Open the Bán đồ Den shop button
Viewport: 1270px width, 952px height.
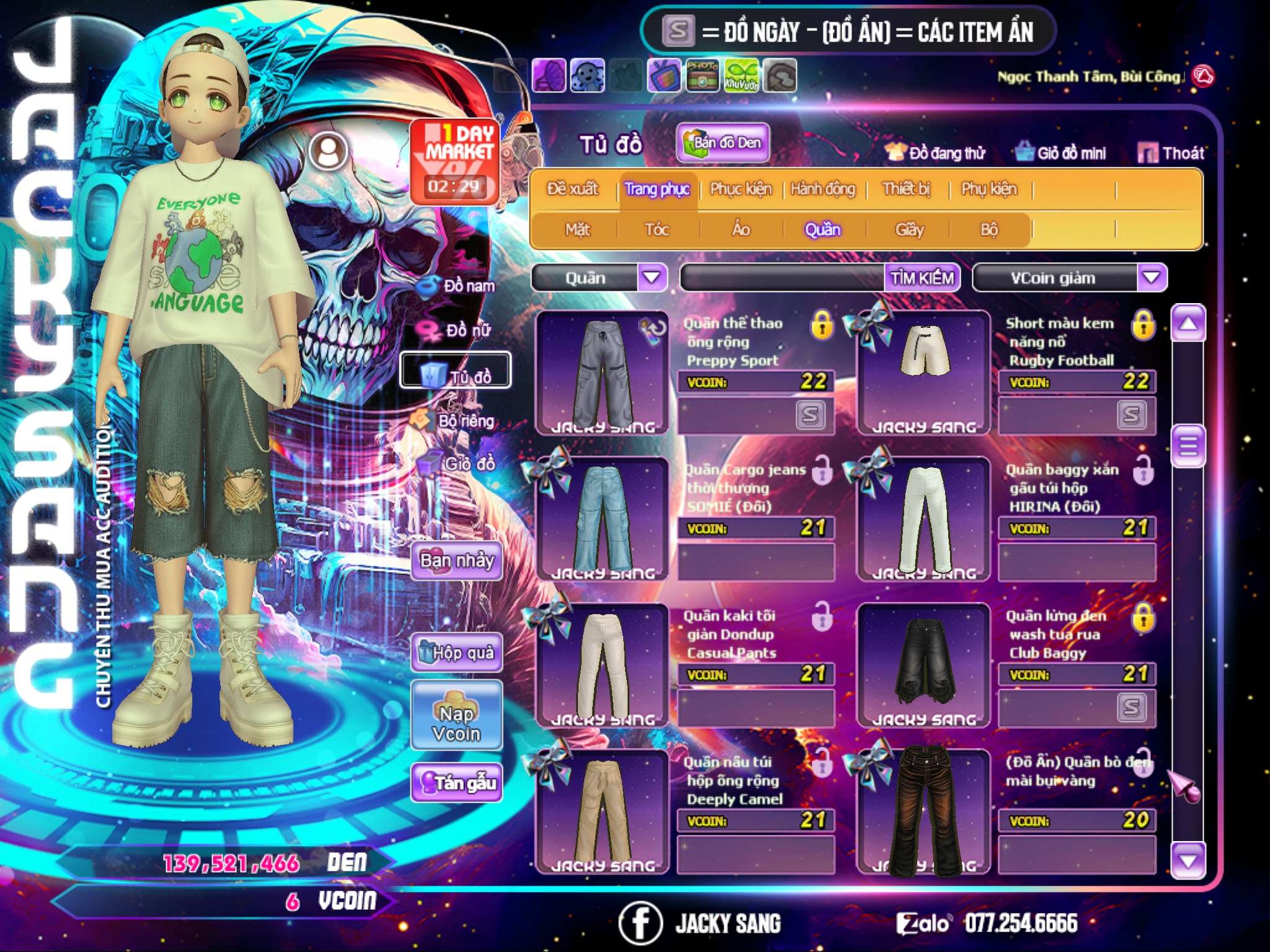722,143
